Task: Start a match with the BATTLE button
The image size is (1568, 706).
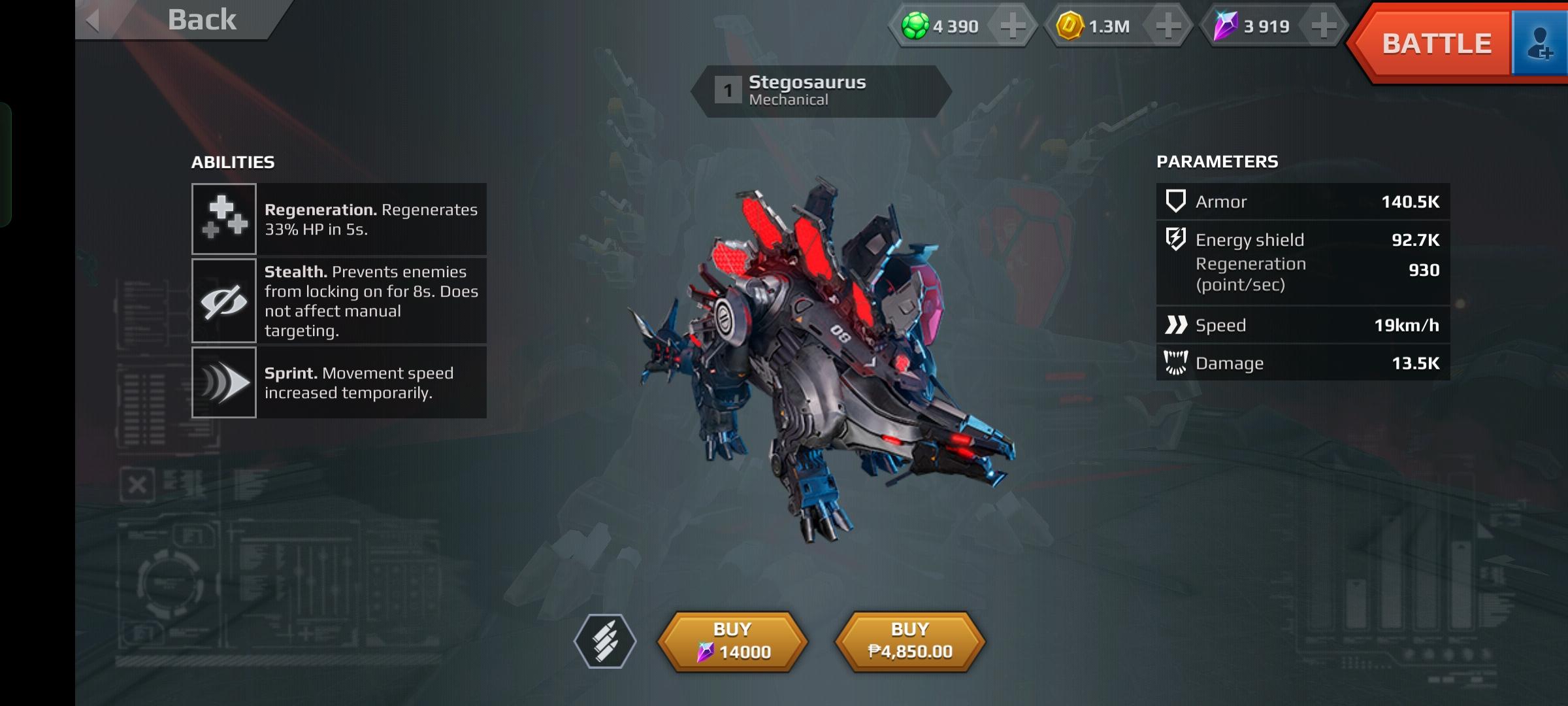Action: pyautogui.click(x=1435, y=44)
